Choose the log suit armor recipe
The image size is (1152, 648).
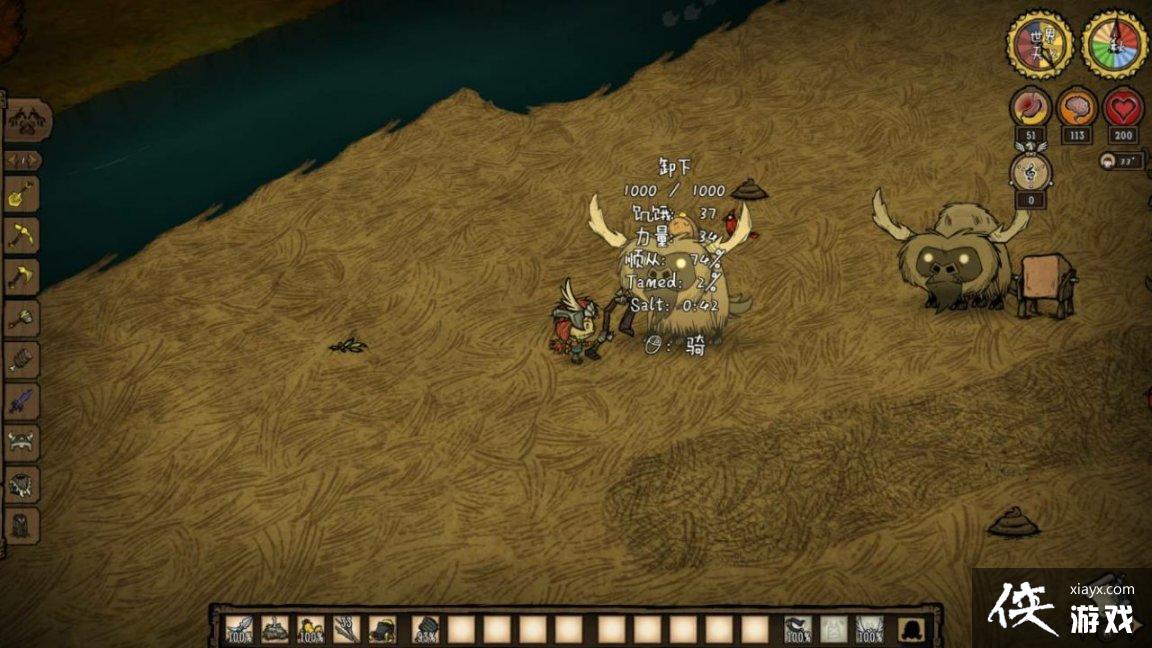pos(22,359)
